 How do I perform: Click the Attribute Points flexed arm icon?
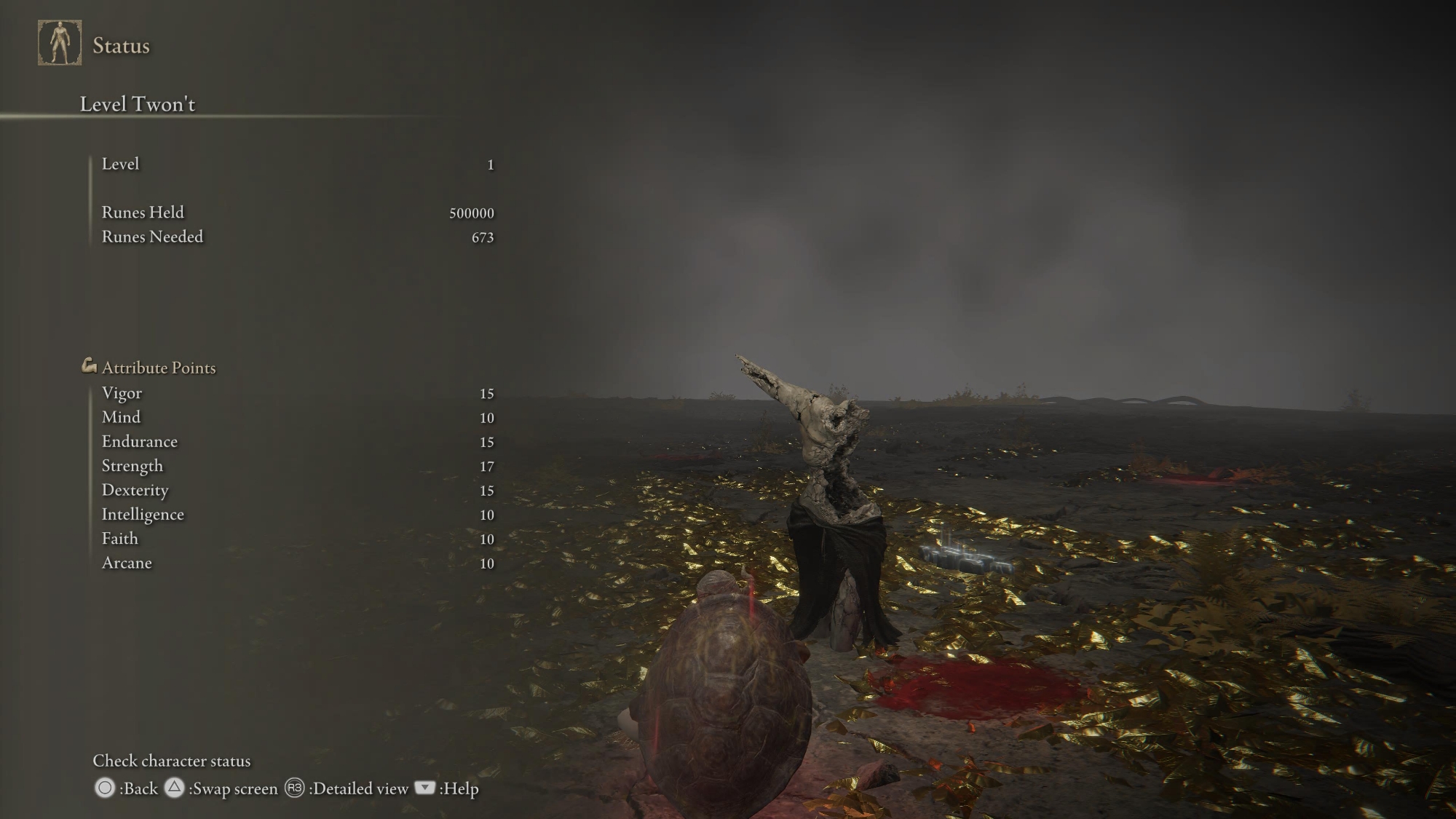click(89, 366)
